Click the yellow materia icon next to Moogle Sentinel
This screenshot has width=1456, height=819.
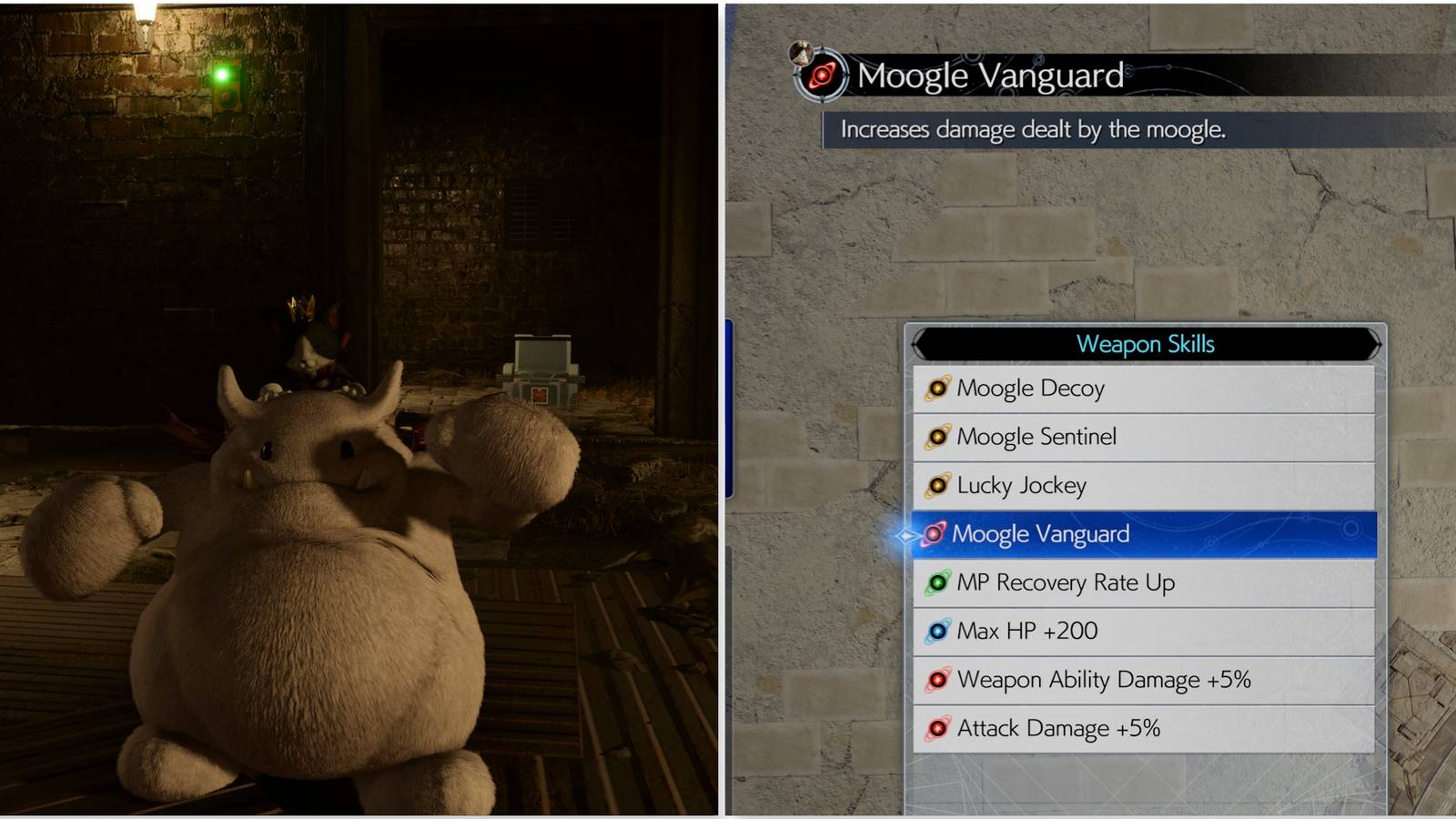point(939,437)
